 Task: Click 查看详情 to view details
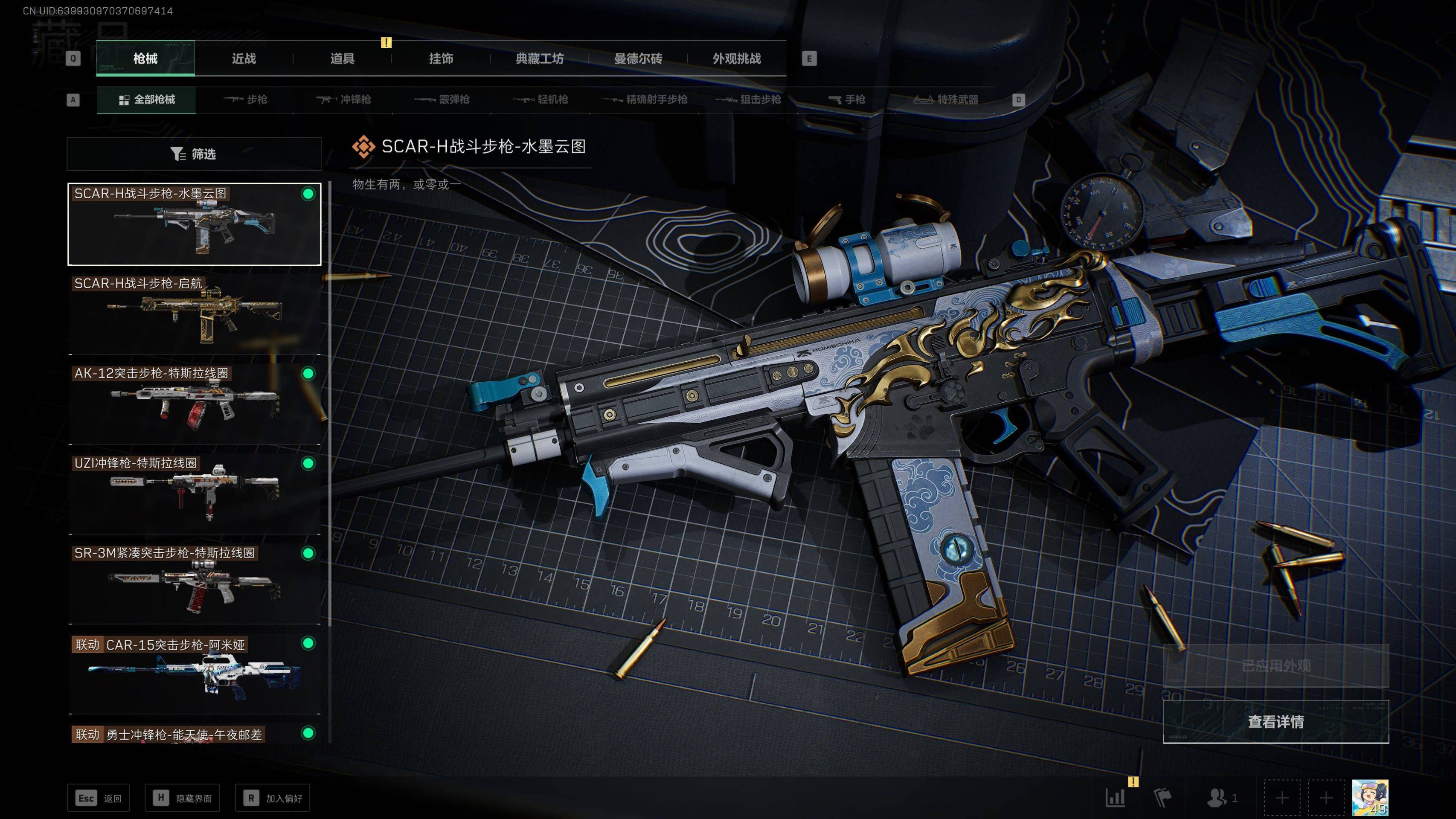(1275, 722)
